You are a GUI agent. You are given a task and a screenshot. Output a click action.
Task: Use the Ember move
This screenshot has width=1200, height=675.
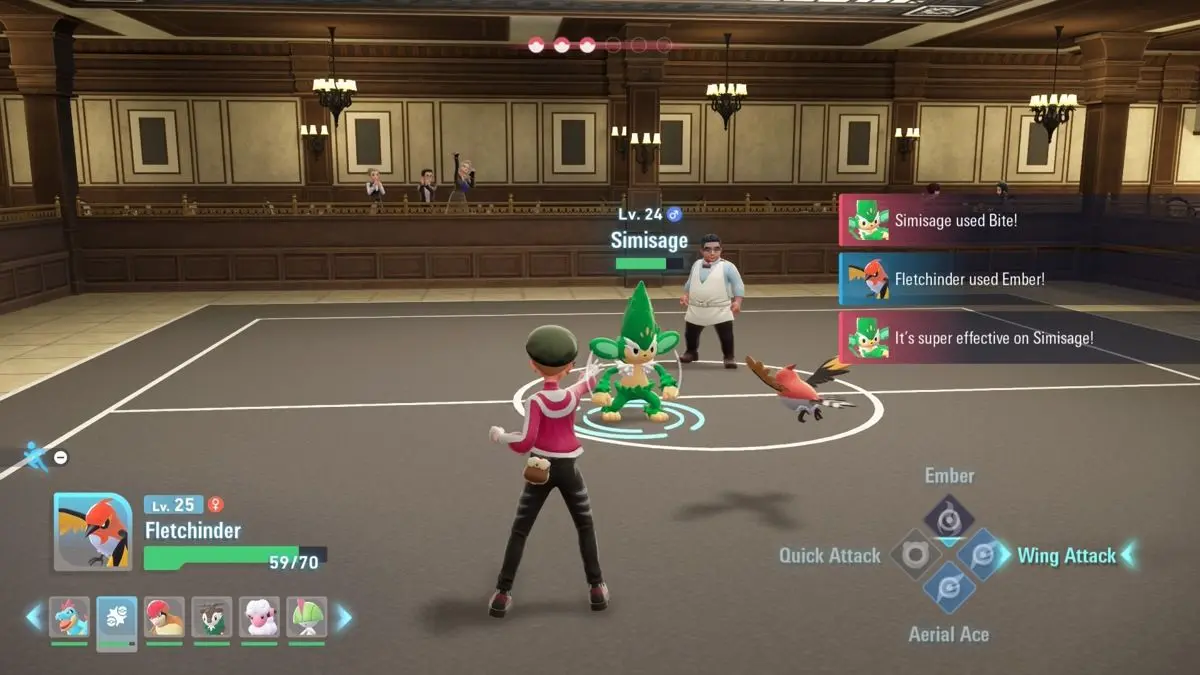948,517
